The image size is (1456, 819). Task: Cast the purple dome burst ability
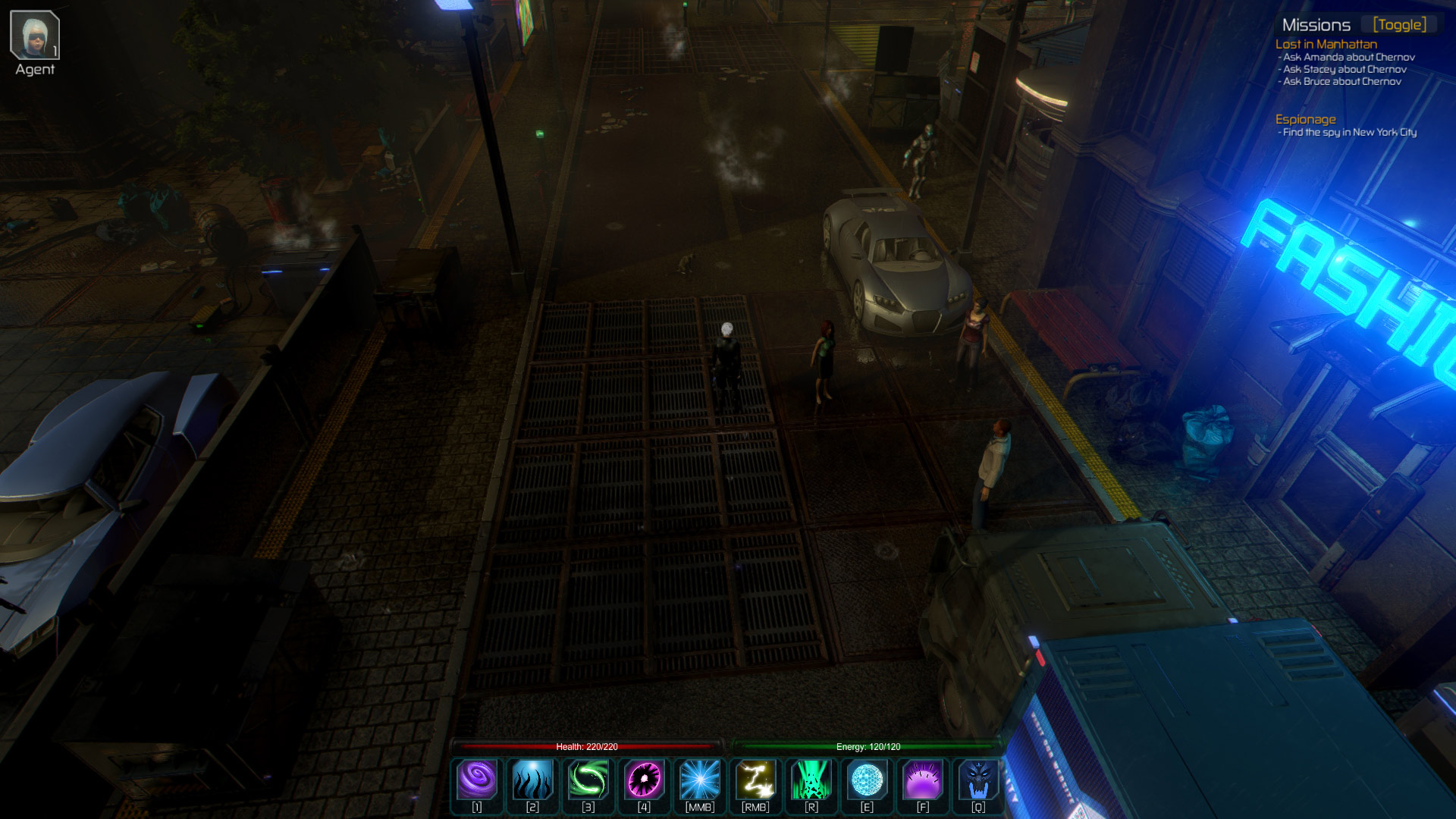923,780
